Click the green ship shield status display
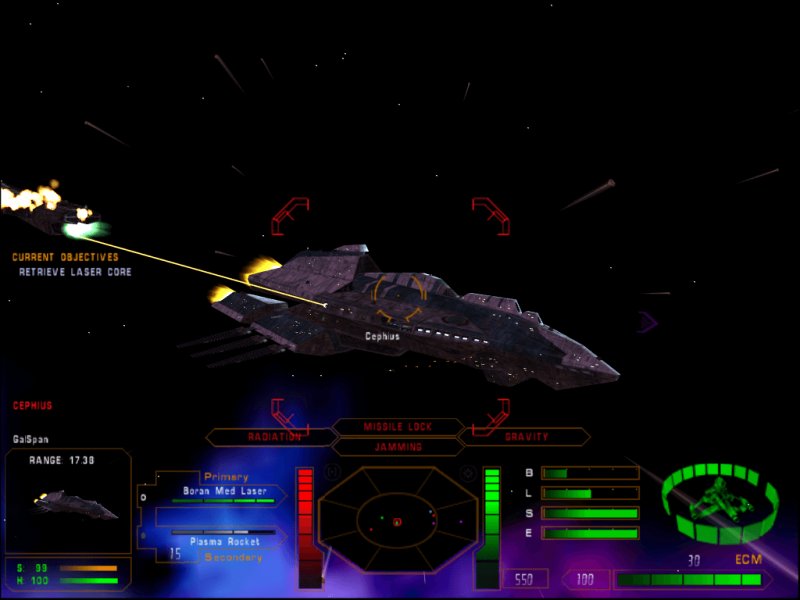The width and height of the screenshot is (800, 600). coord(720,498)
